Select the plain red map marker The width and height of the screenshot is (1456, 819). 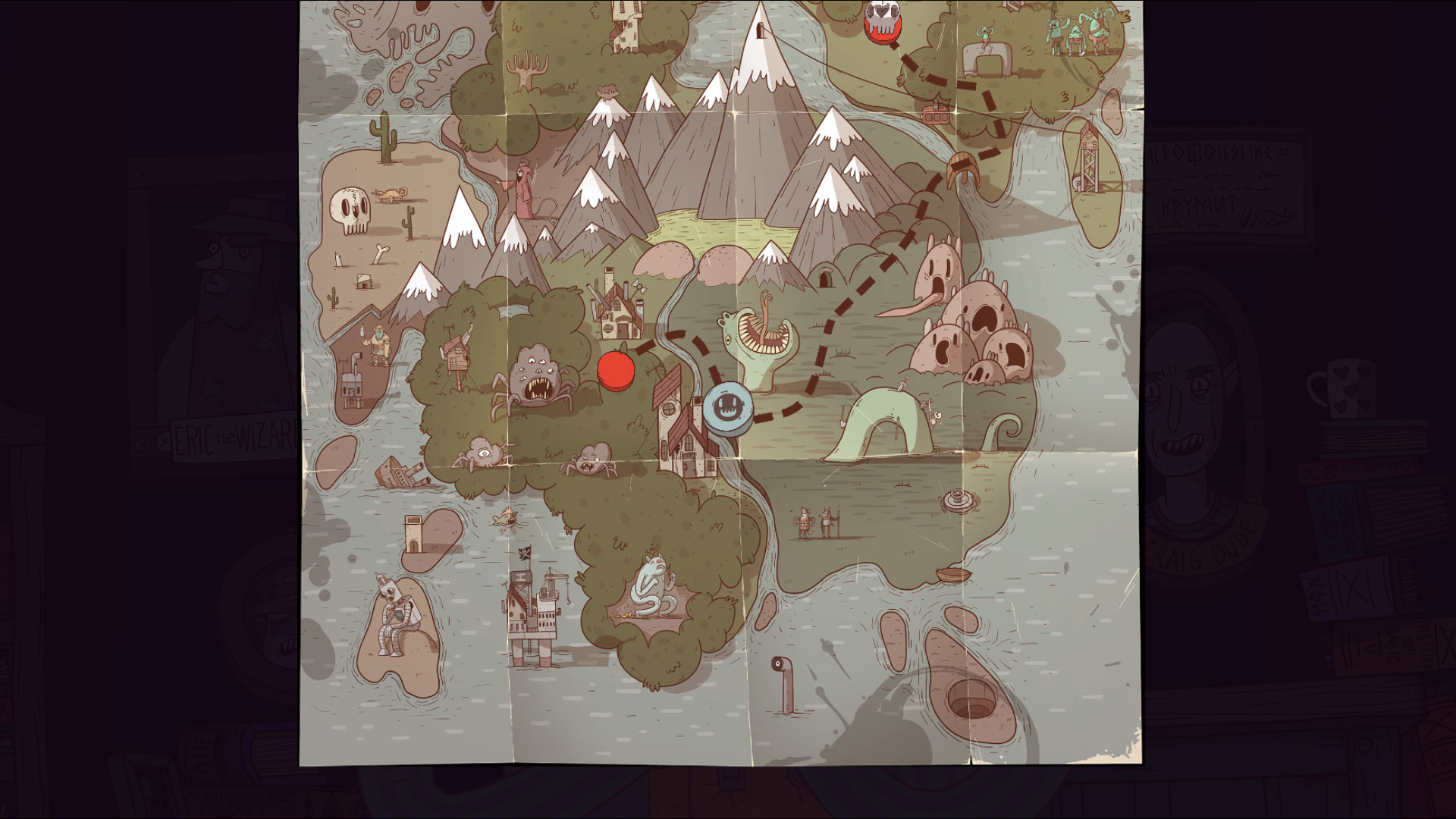tap(616, 370)
